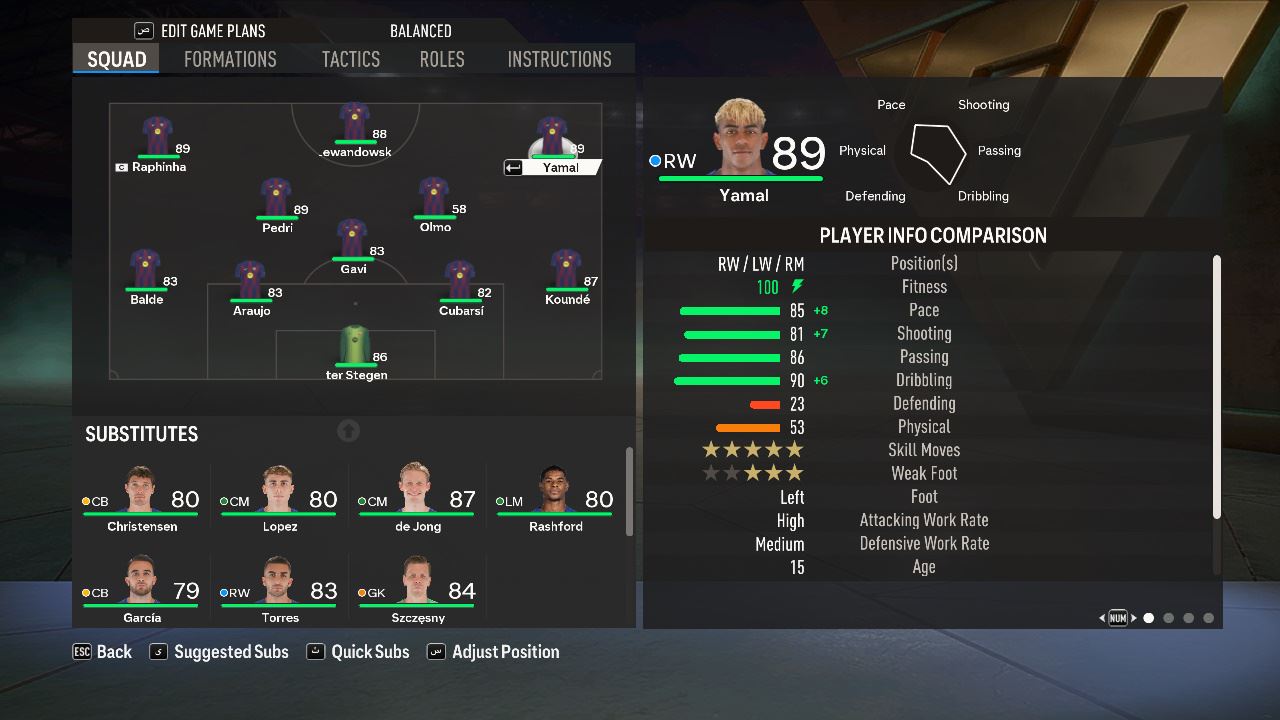Image resolution: width=1280 pixels, height=720 pixels.
Task: Select Gavi in midfield
Action: (352, 240)
